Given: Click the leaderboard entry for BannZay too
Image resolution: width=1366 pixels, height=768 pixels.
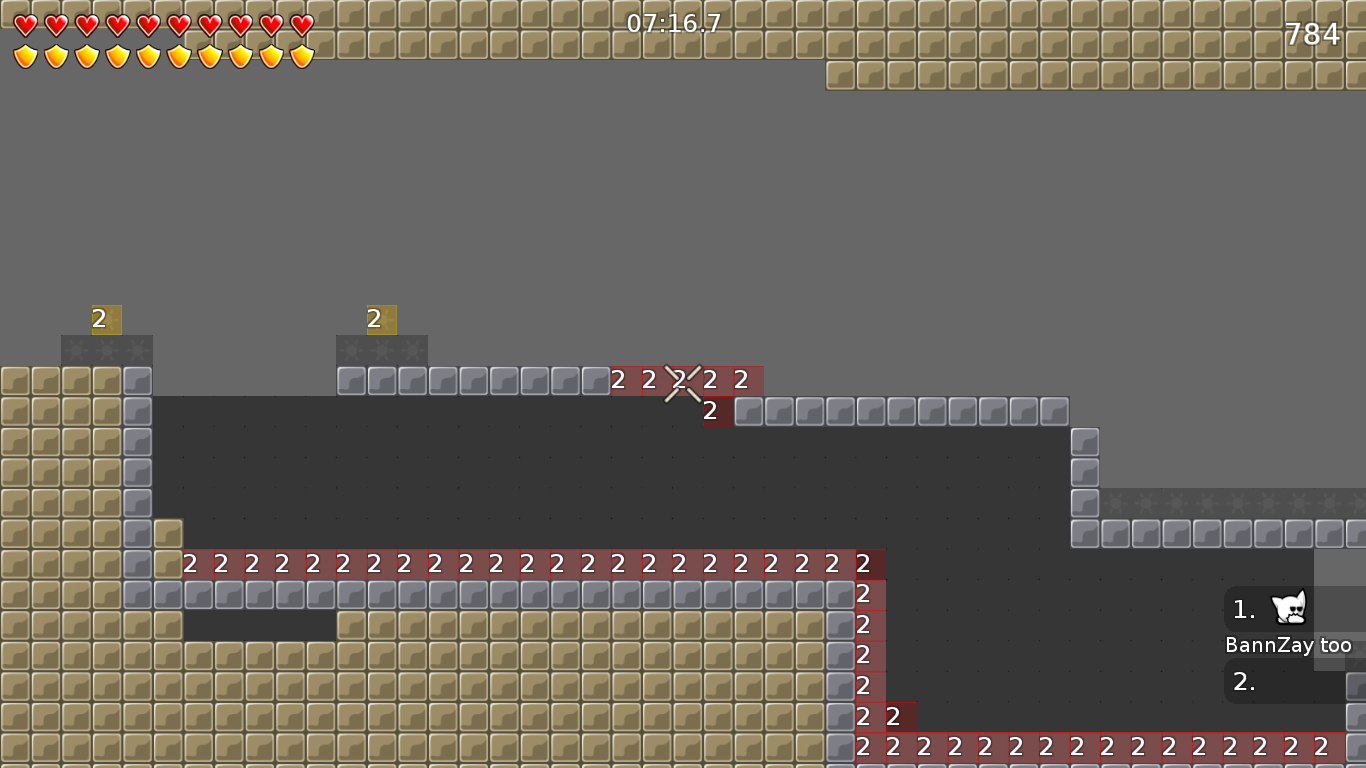Looking at the screenshot, I should pos(1289,645).
